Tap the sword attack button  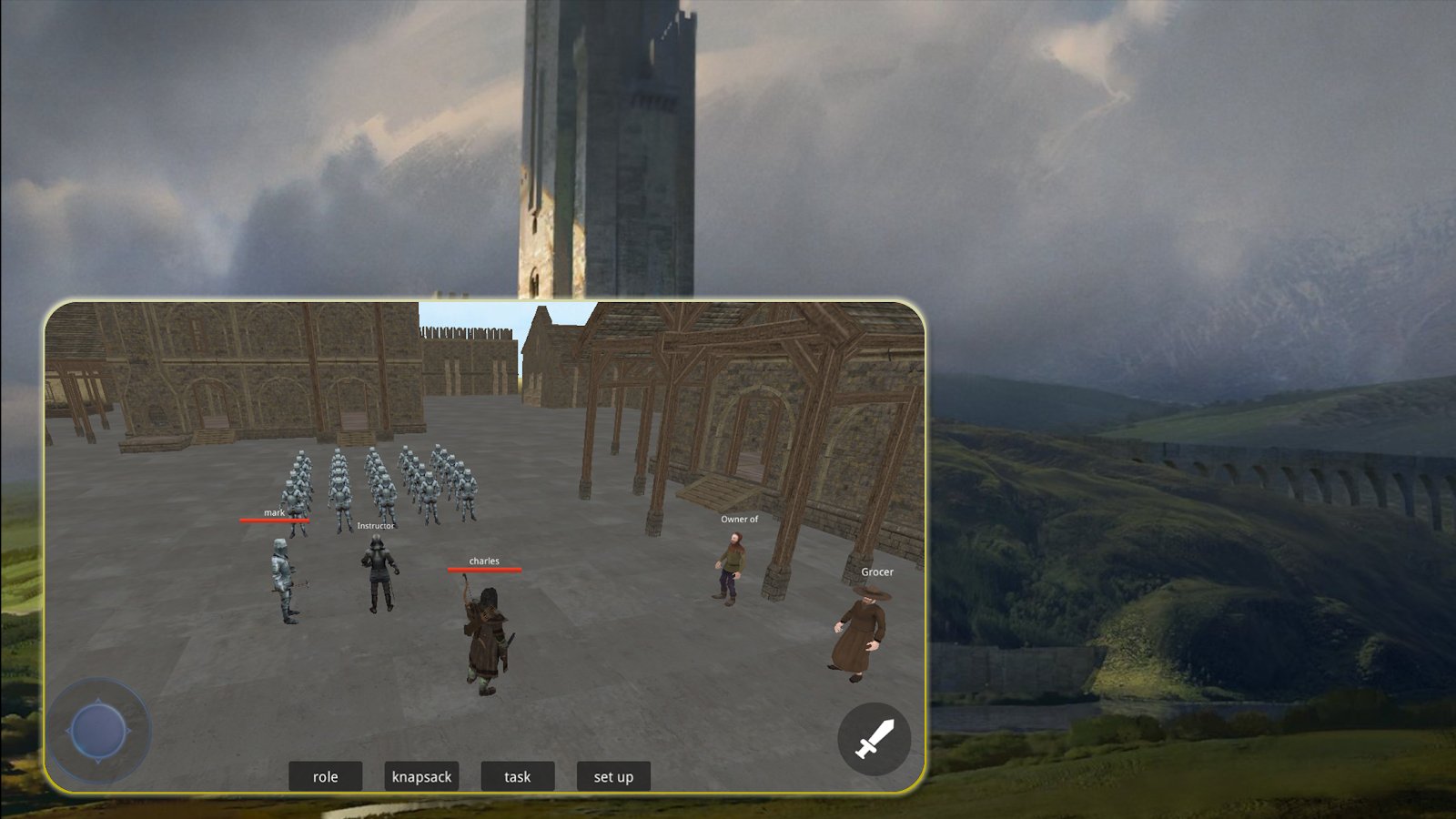pyautogui.click(x=874, y=739)
